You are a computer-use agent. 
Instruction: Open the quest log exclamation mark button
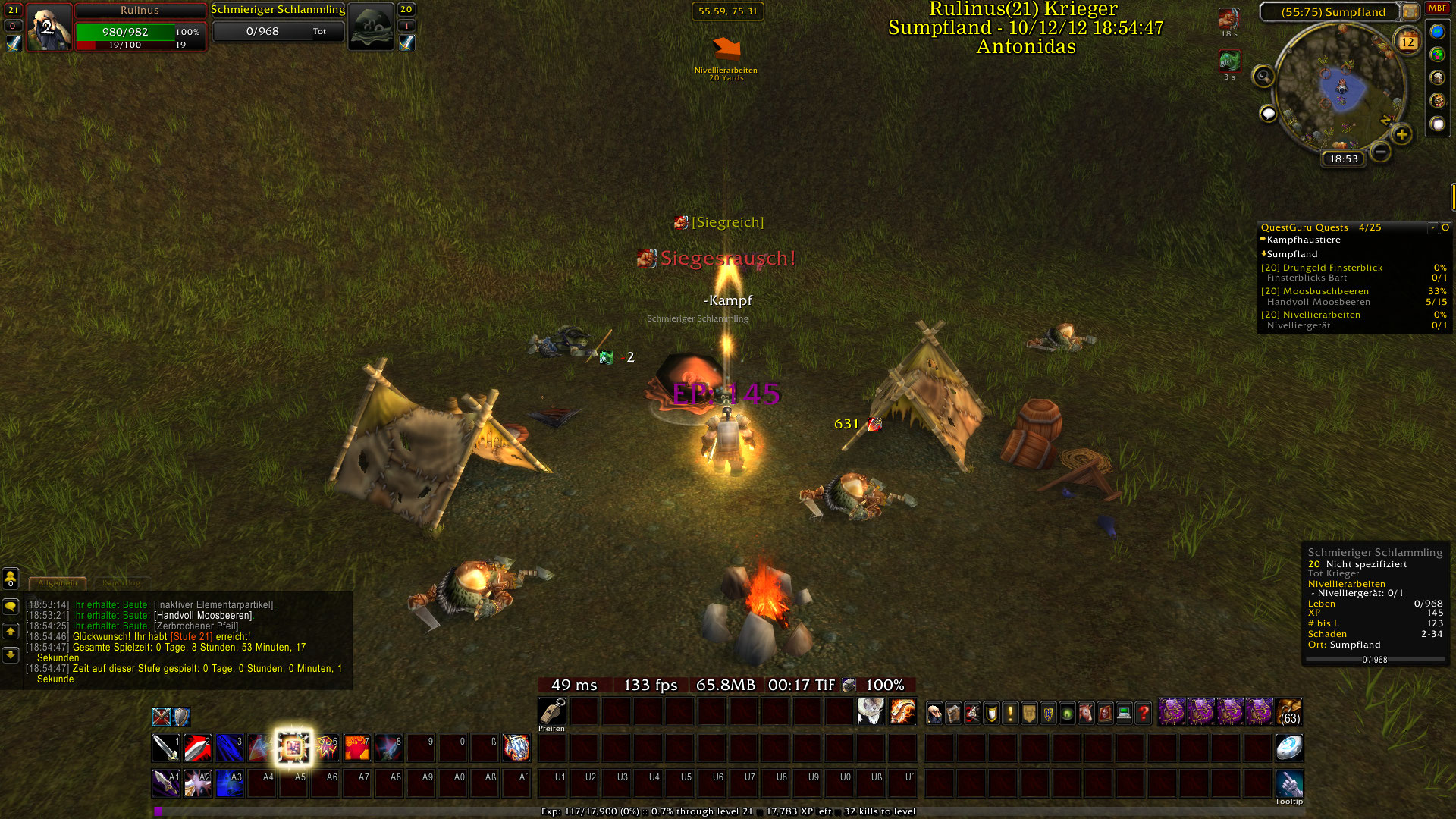click(1010, 713)
